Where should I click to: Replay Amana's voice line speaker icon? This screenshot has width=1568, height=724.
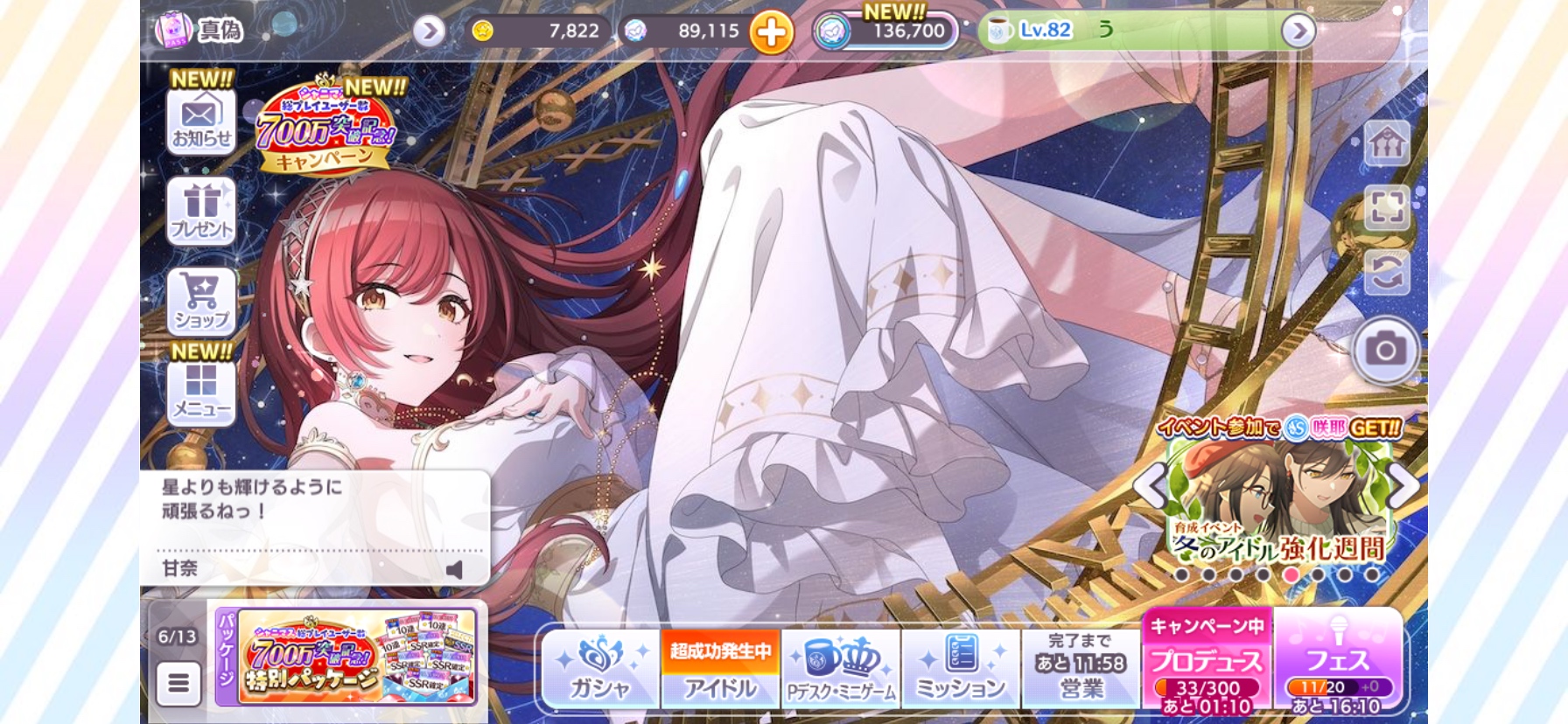click(454, 570)
